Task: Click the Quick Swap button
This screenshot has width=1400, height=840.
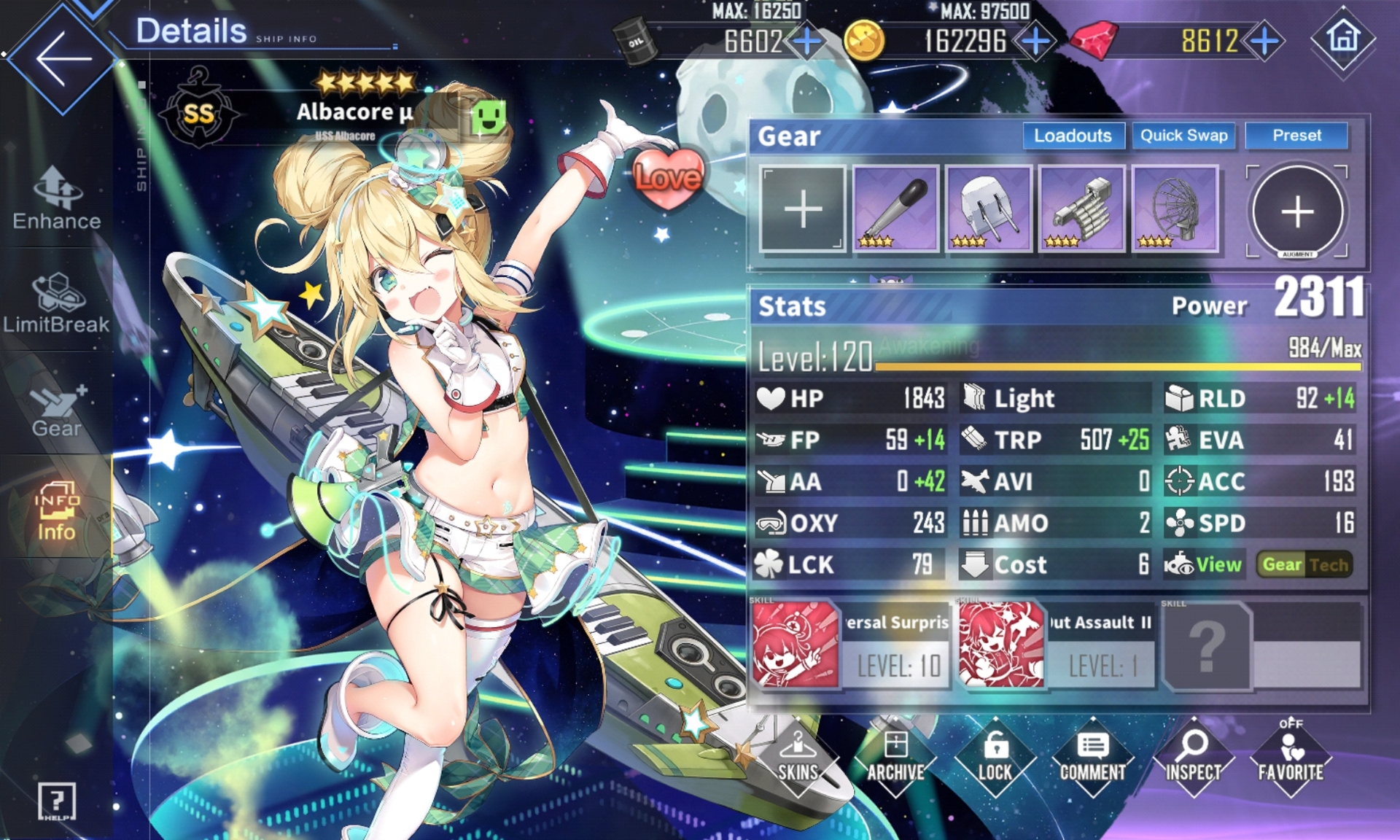Action: coord(1183,136)
